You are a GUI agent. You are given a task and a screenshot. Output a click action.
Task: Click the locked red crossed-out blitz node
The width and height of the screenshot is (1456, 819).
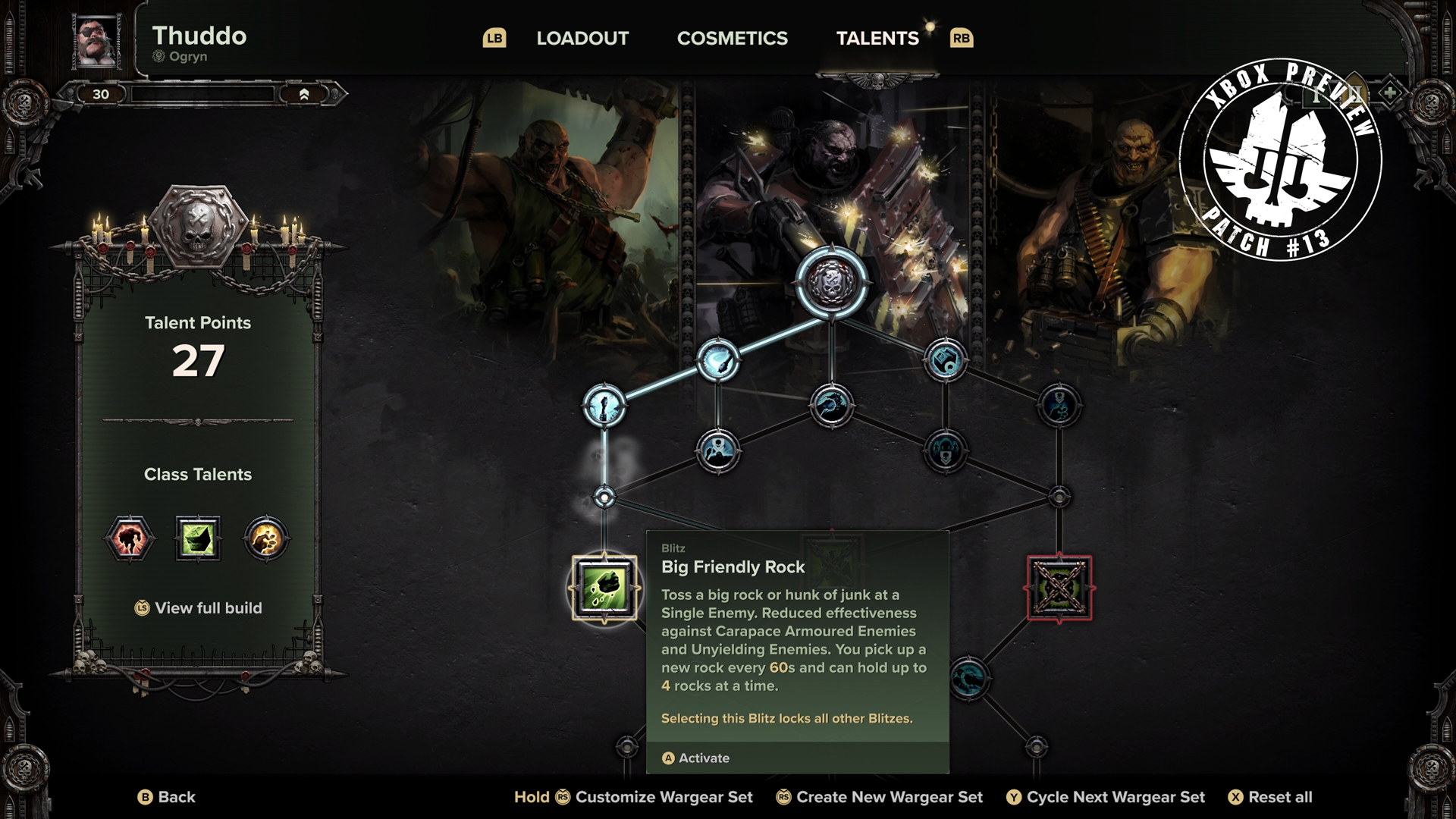pos(1059,588)
